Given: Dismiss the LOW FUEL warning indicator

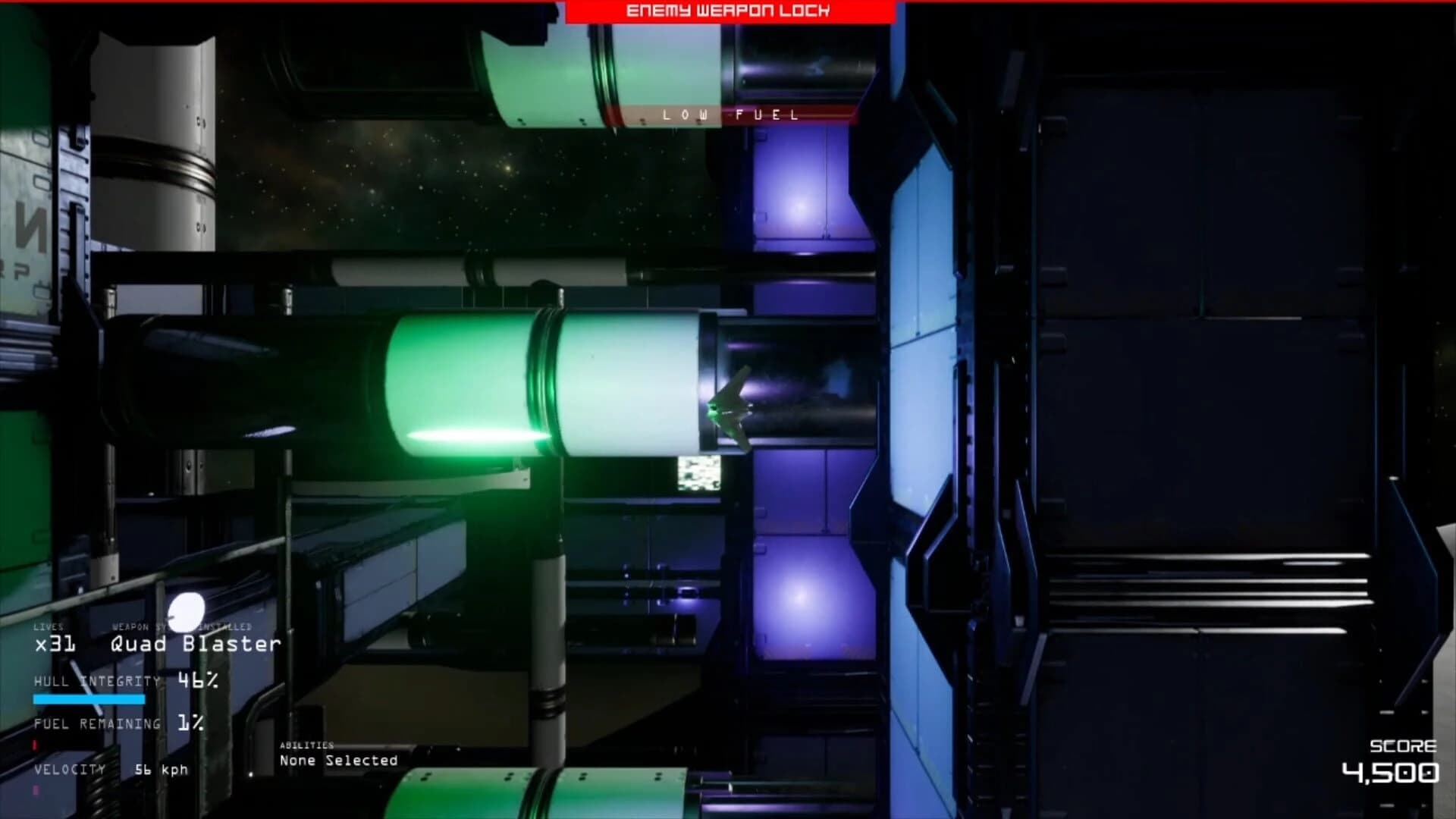Looking at the screenshot, I should point(730,115).
